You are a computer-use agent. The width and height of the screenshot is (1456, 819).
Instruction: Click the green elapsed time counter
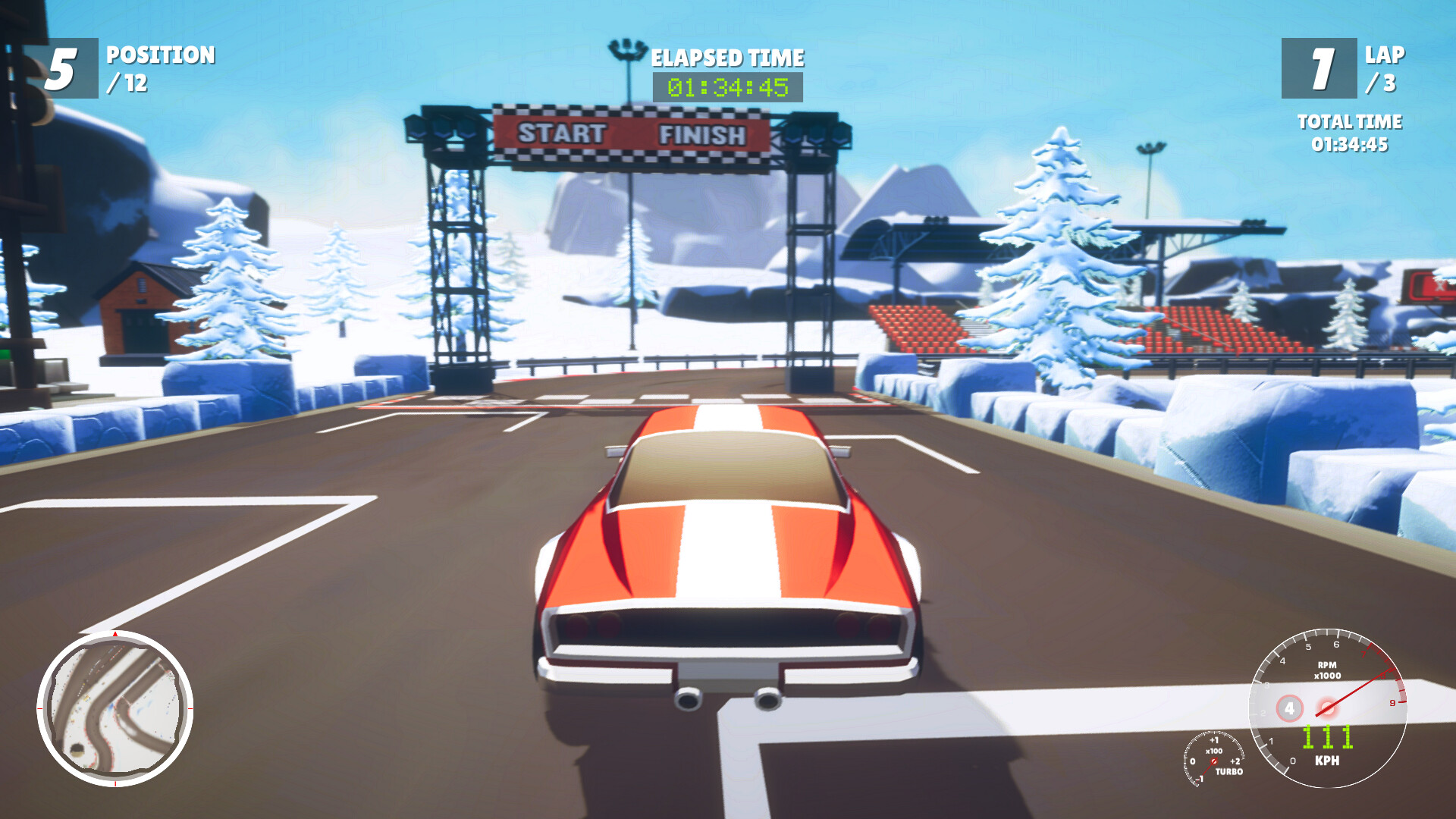pyautogui.click(x=726, y=89)
